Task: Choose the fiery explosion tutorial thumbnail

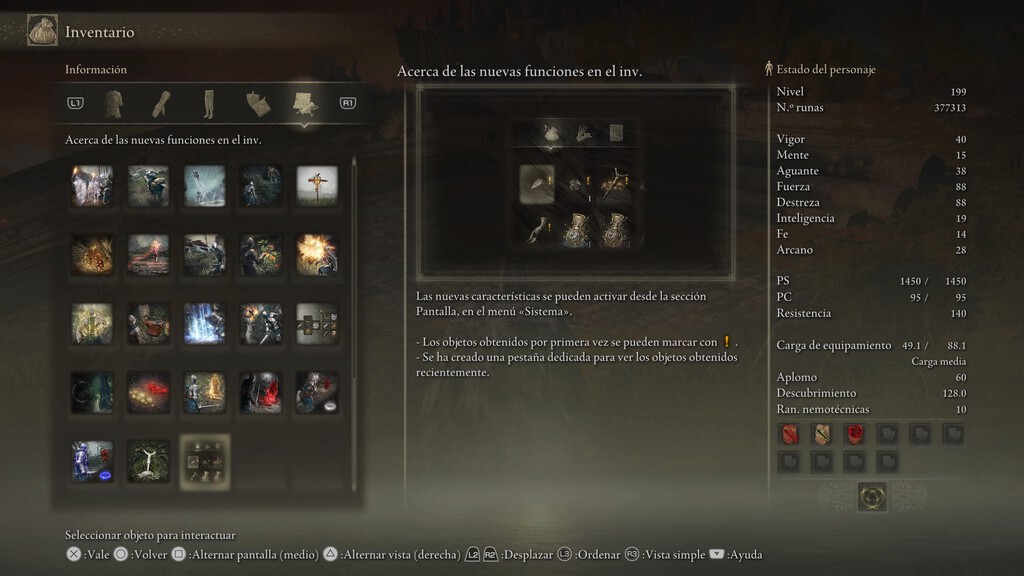Action: pos(317,255)
